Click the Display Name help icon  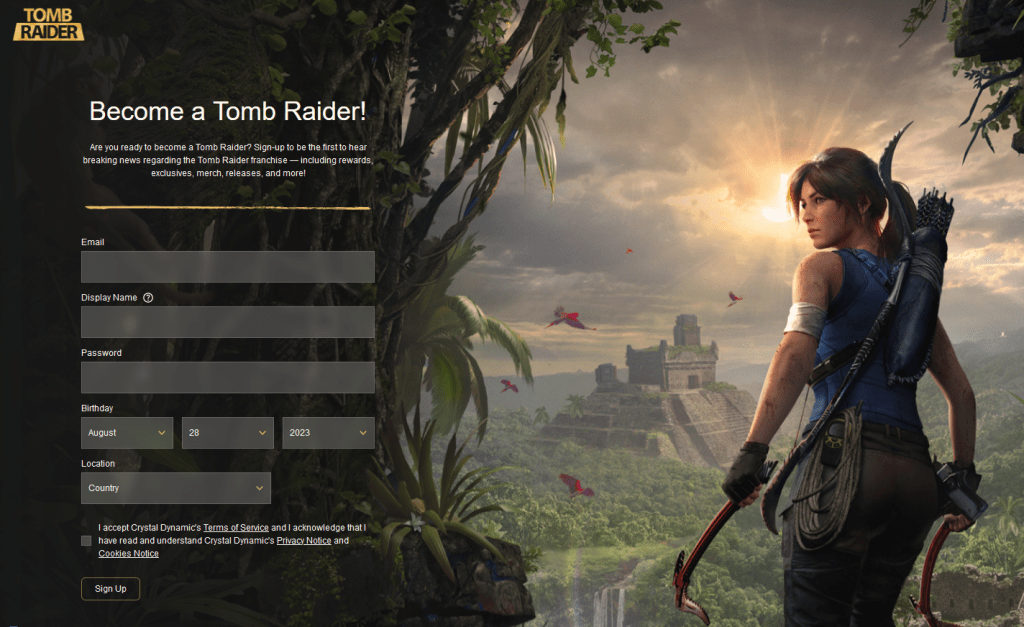point(148,298)
